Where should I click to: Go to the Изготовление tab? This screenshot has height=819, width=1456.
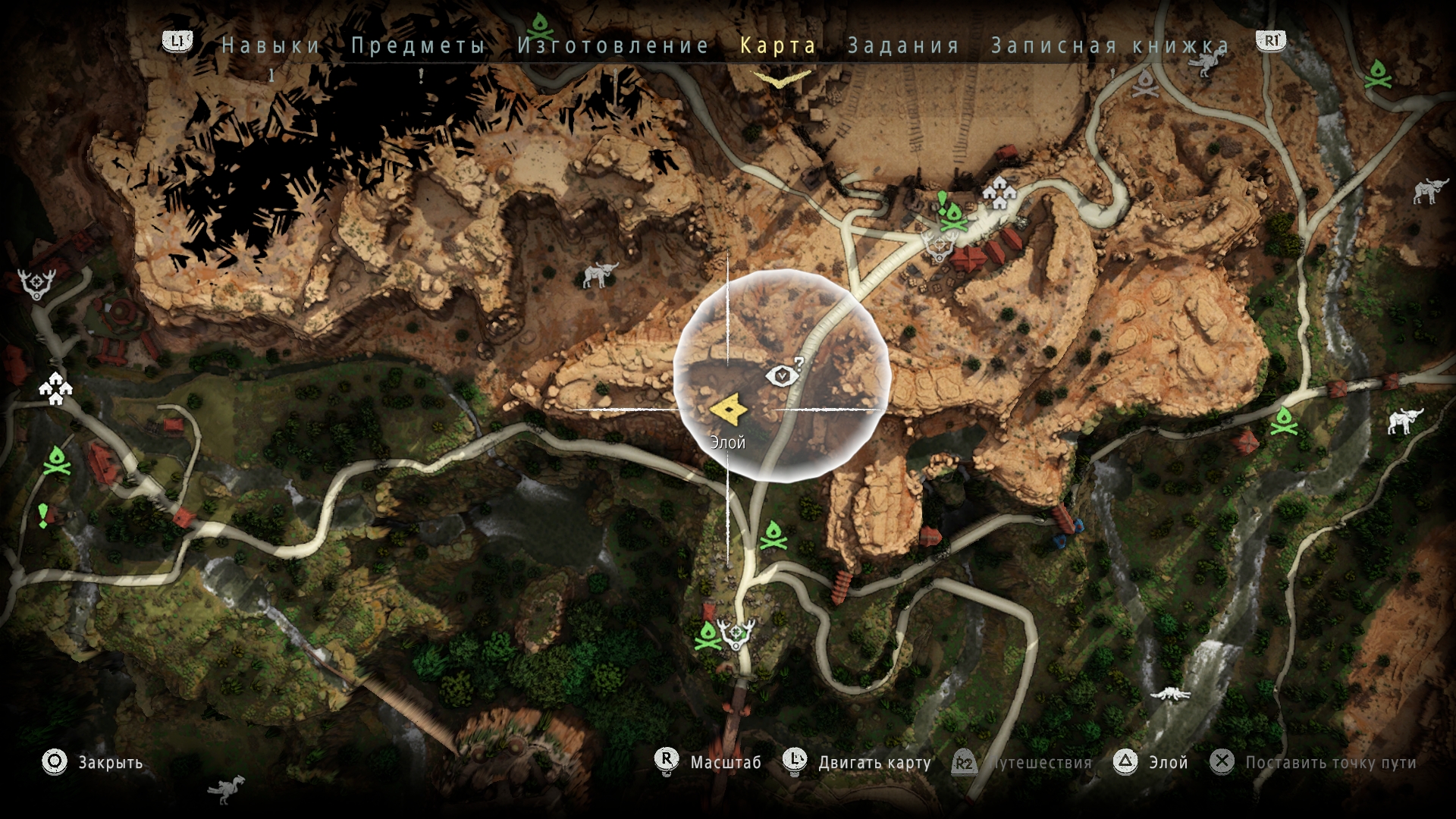613,45
